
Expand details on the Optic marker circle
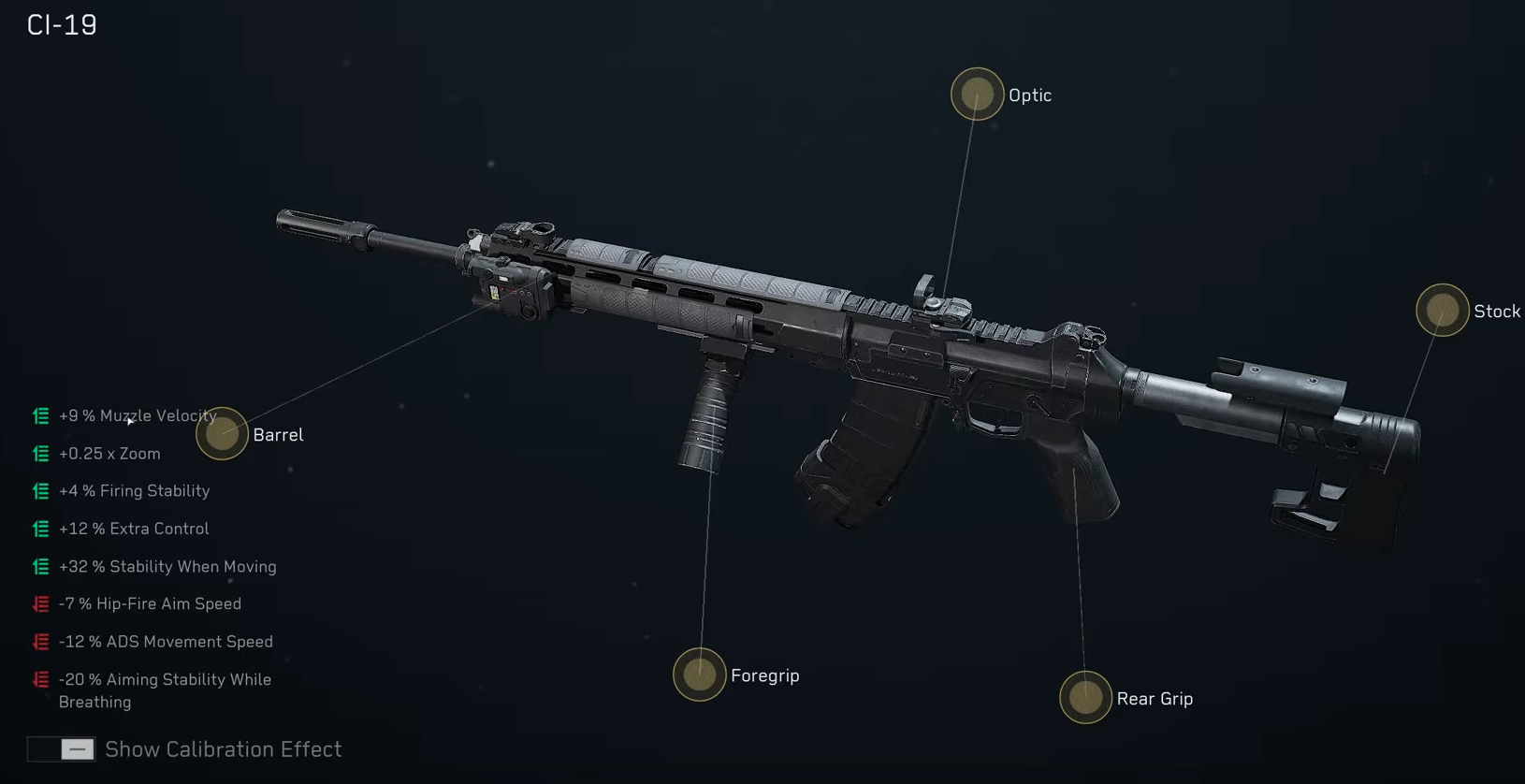point(977,94)
